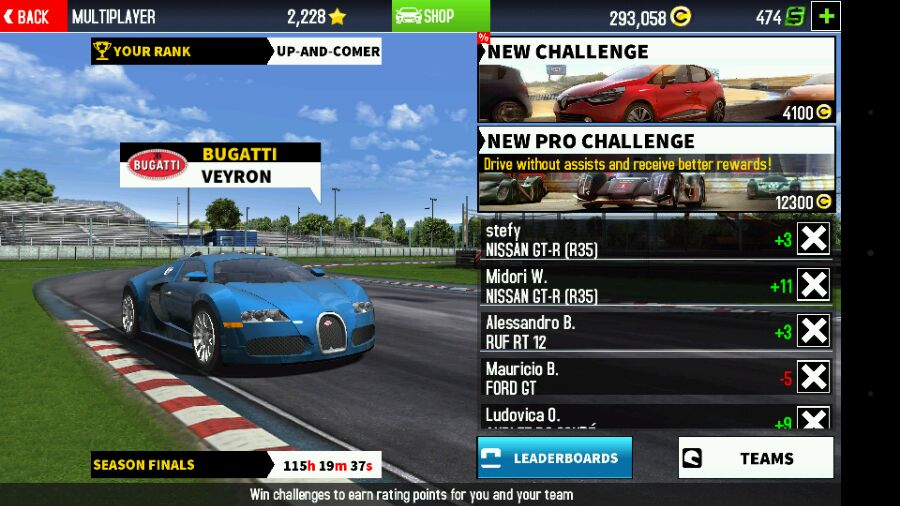Decline Mauricio B.'s Ford GT challenge
The height and width of the screenshot is (506, 900).
pos(813,377)
